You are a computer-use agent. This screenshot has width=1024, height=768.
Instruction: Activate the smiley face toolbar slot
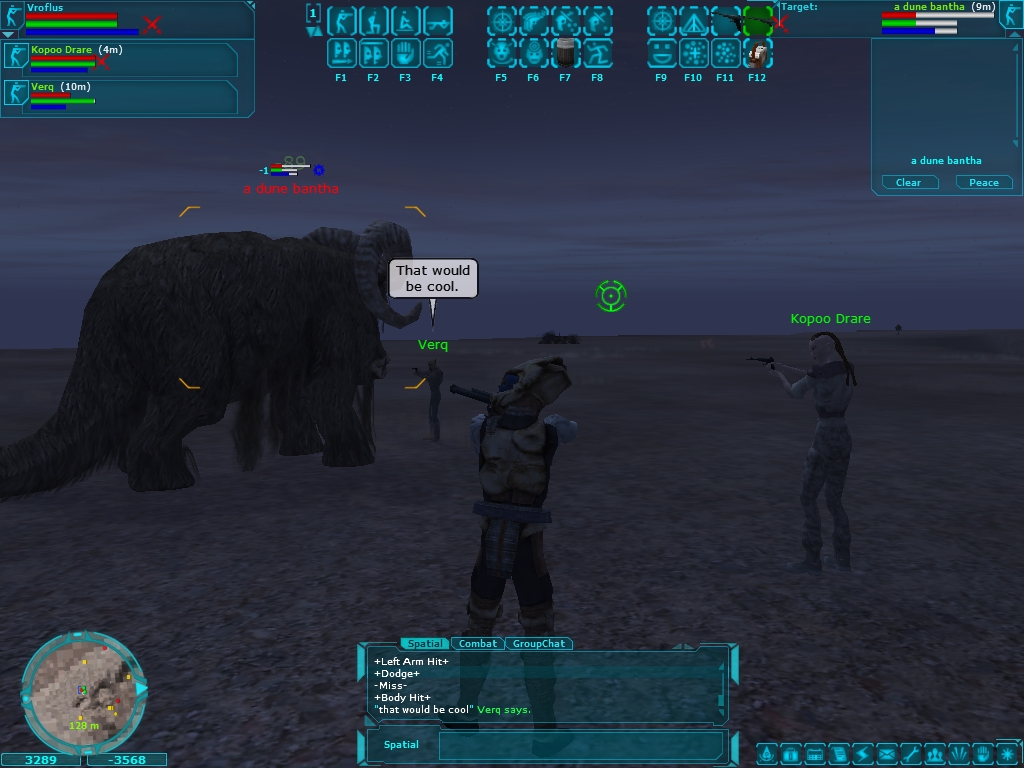coord(661,53)
